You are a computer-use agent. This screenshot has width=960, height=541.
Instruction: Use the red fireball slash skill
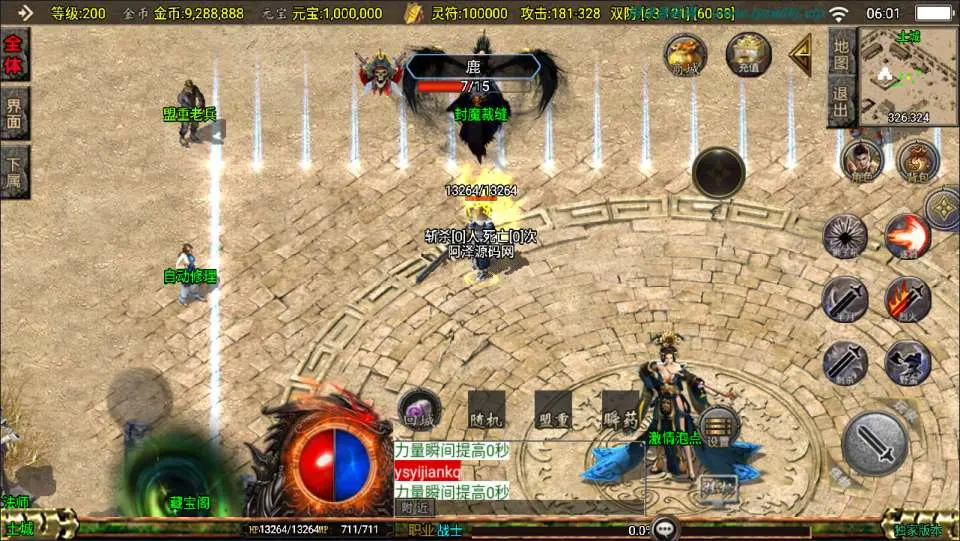pos(907,236)
